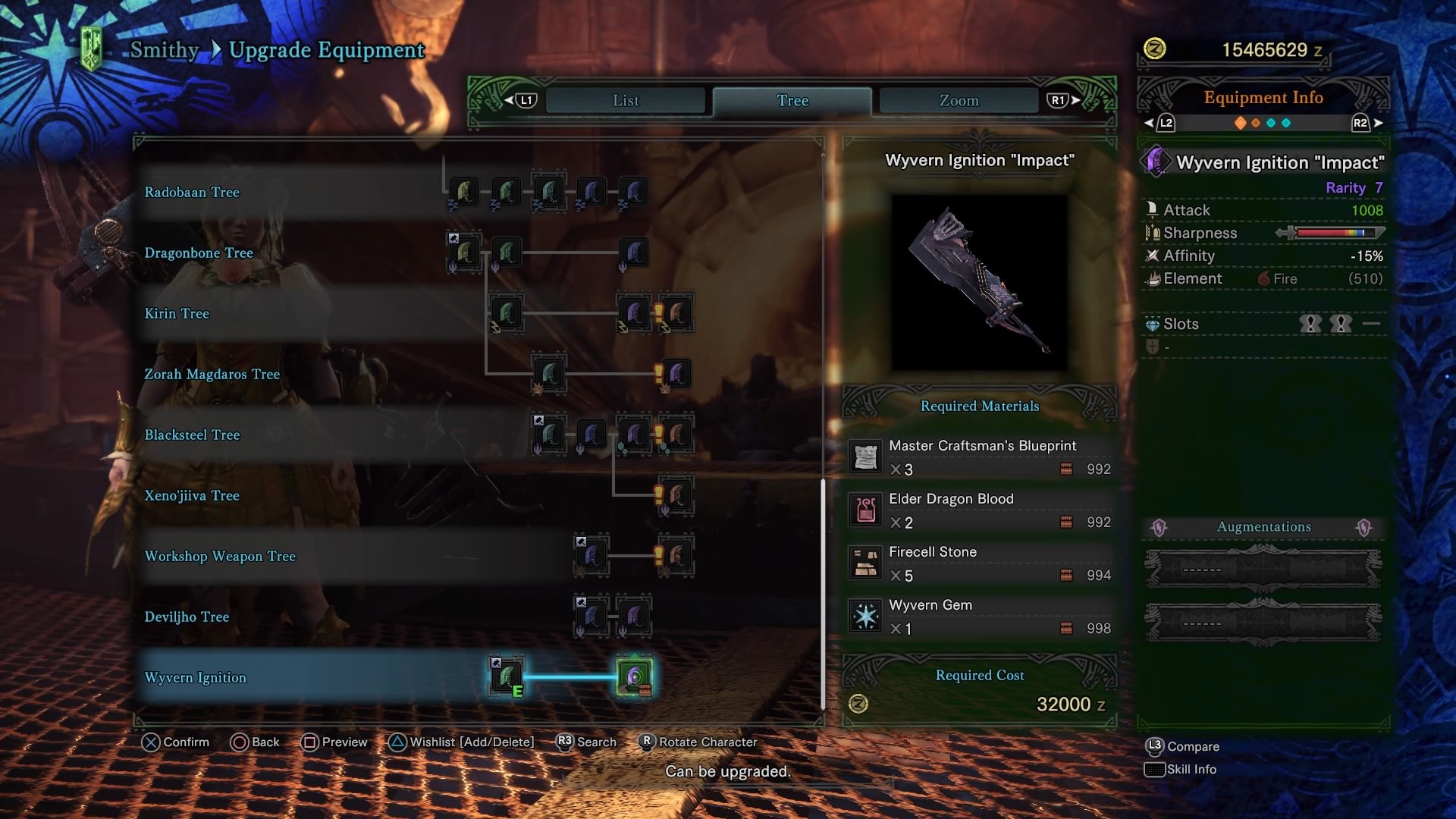
Task: Switch to the List tab
Action: click(623, 100)
